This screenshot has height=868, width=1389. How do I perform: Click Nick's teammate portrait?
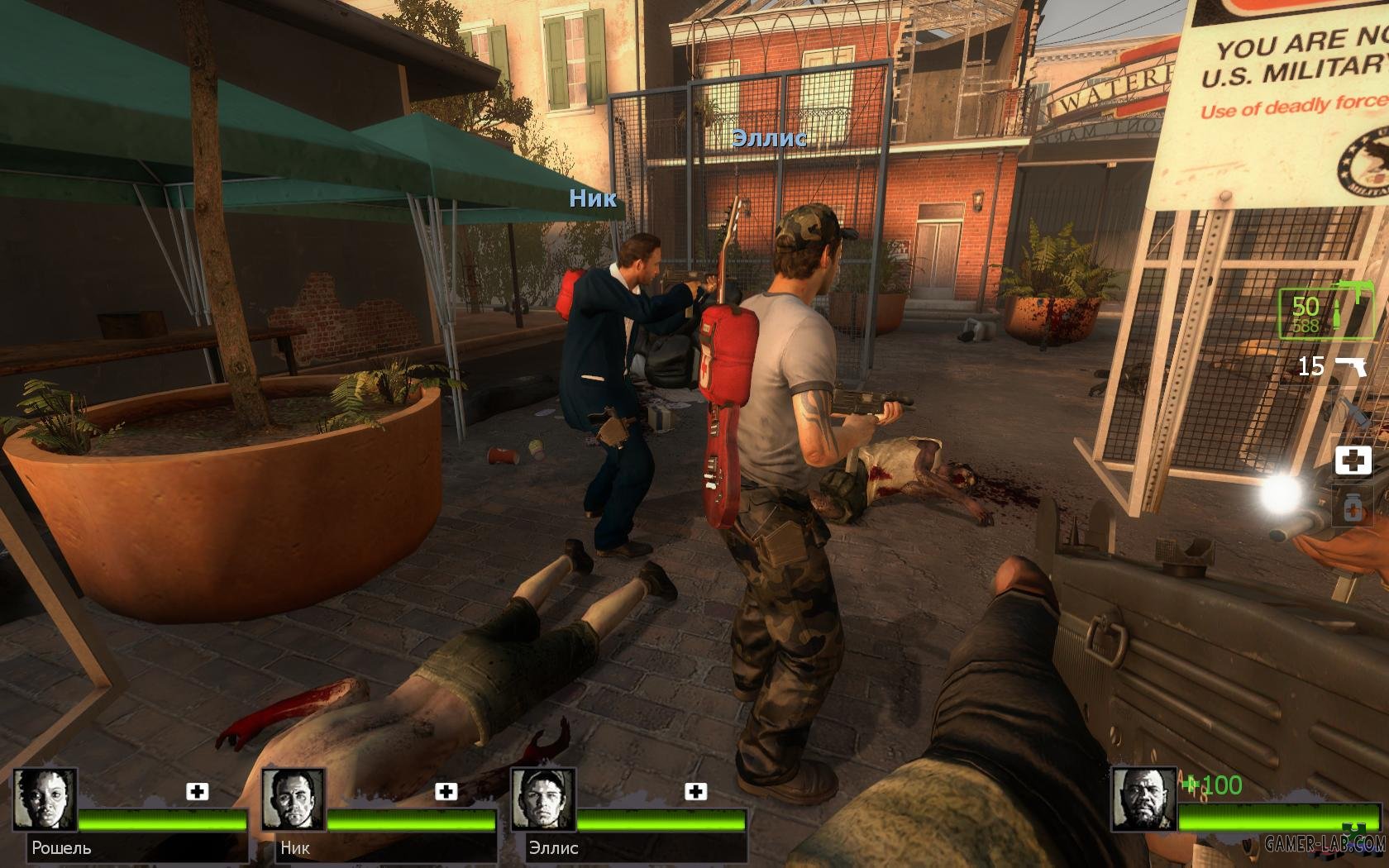pos(294,799)
